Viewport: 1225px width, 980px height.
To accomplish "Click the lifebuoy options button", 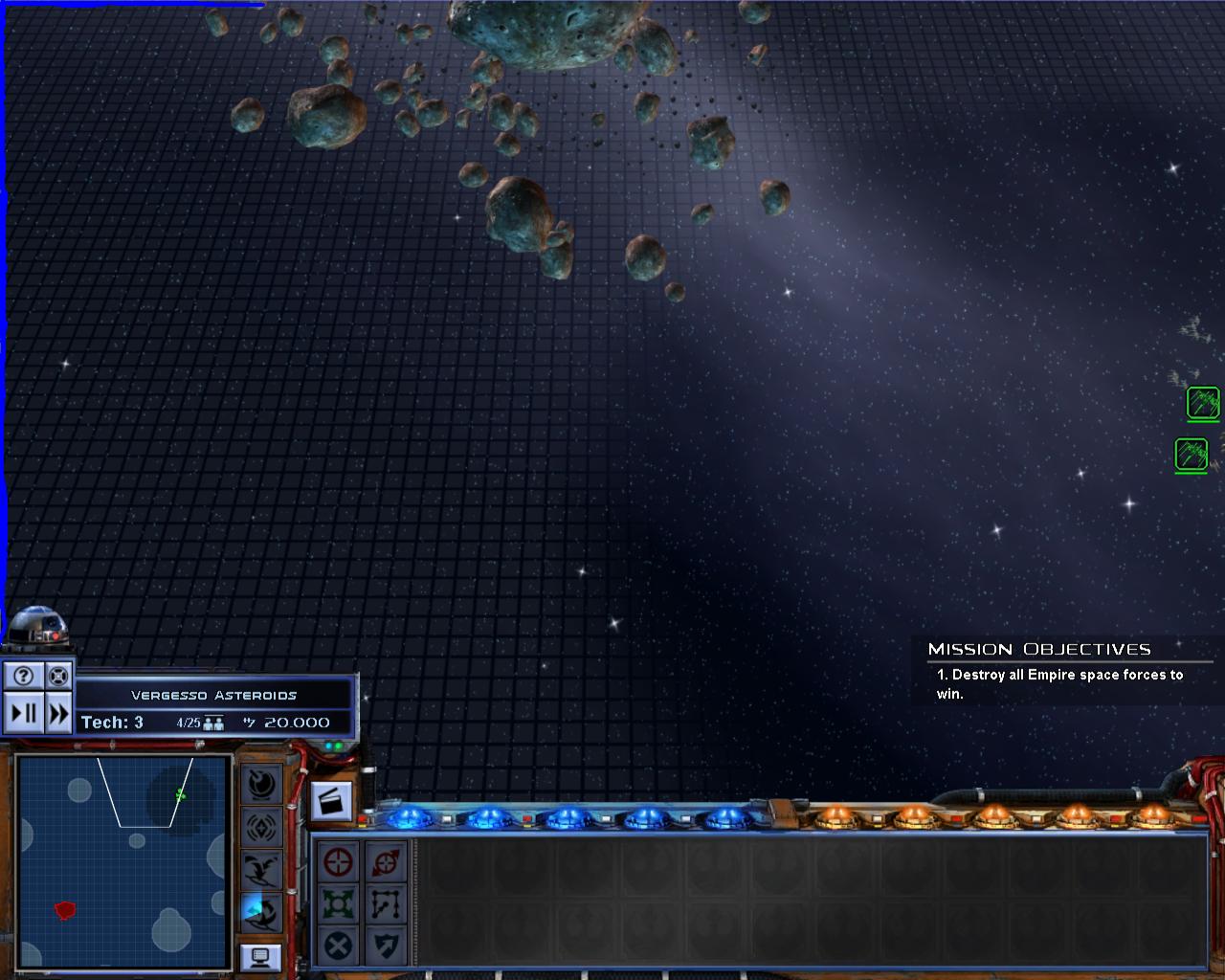I will [58, 676].
